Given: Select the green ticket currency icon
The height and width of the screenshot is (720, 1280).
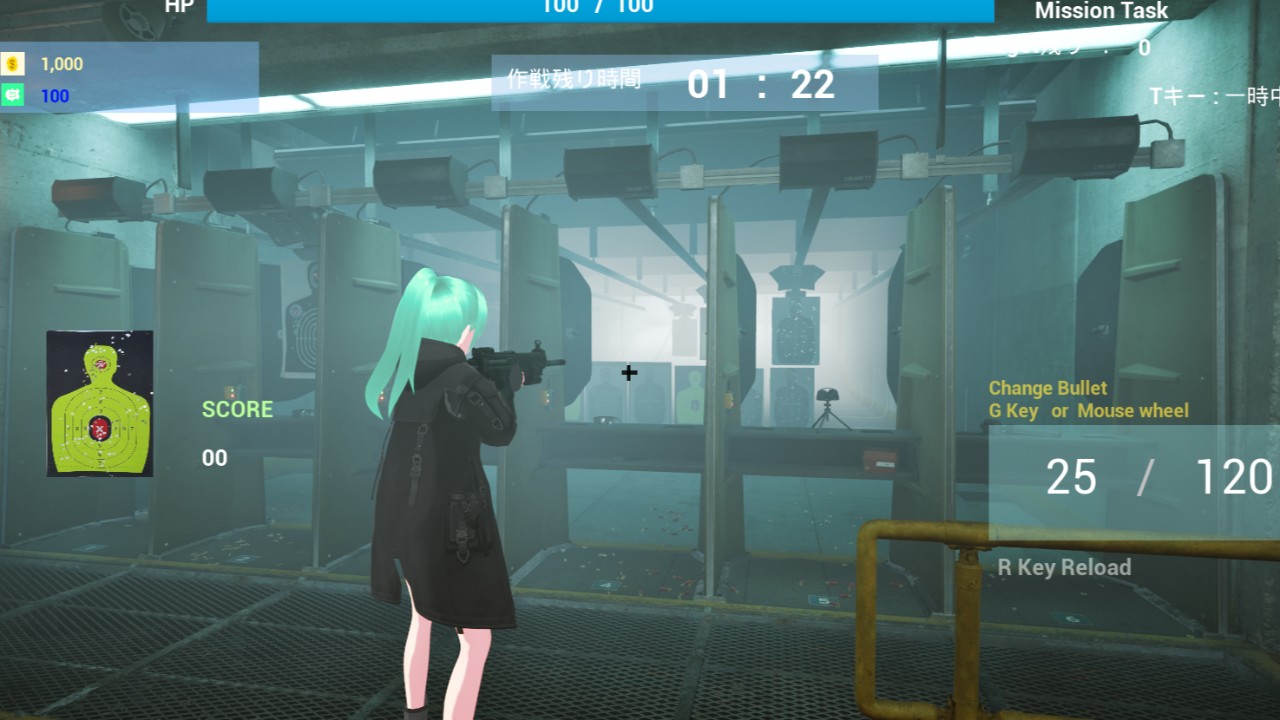Looking at the screenshot, I should coord(14,96).
